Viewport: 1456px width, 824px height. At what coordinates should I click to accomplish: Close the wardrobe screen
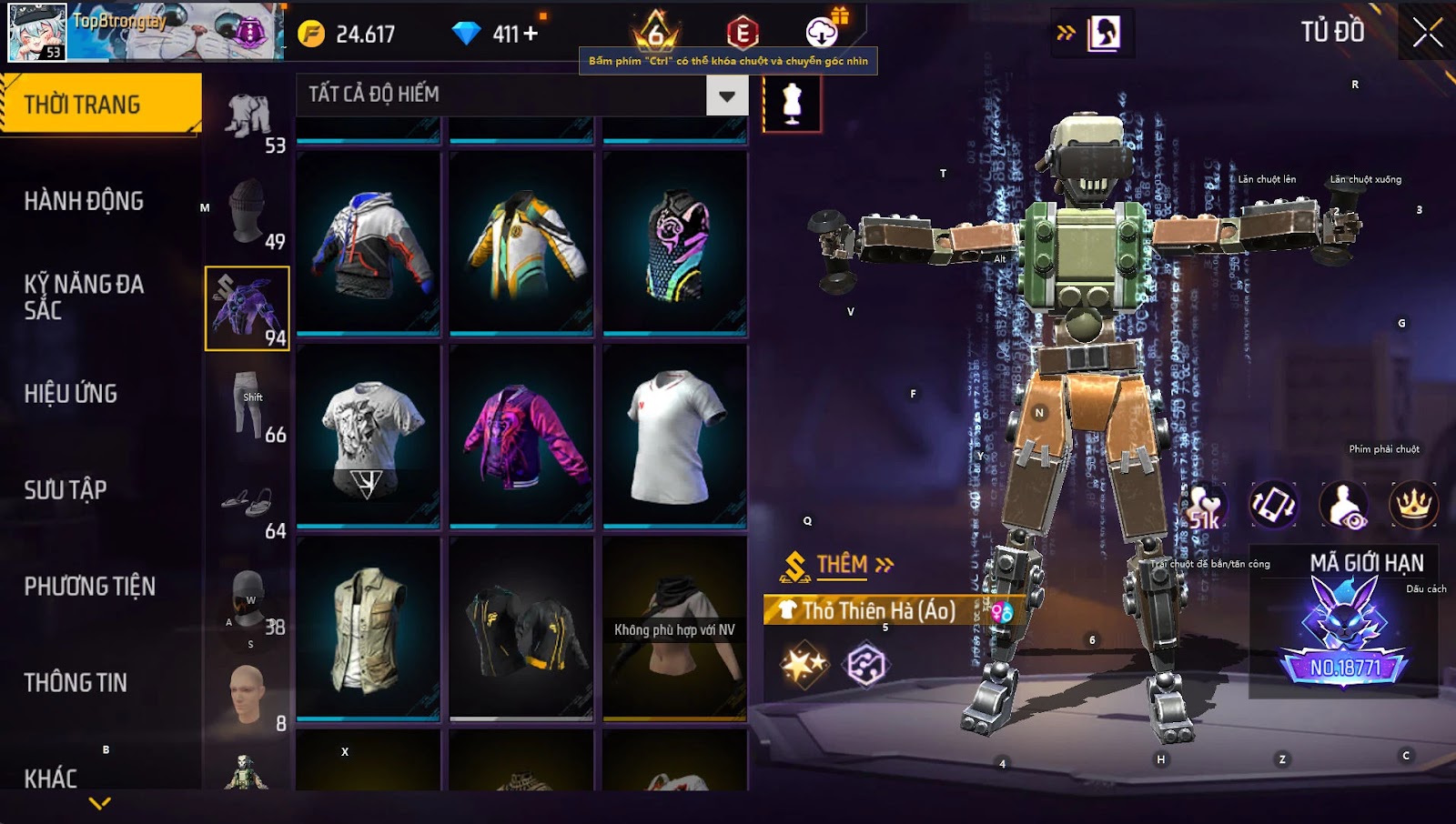pos(1427,33)
